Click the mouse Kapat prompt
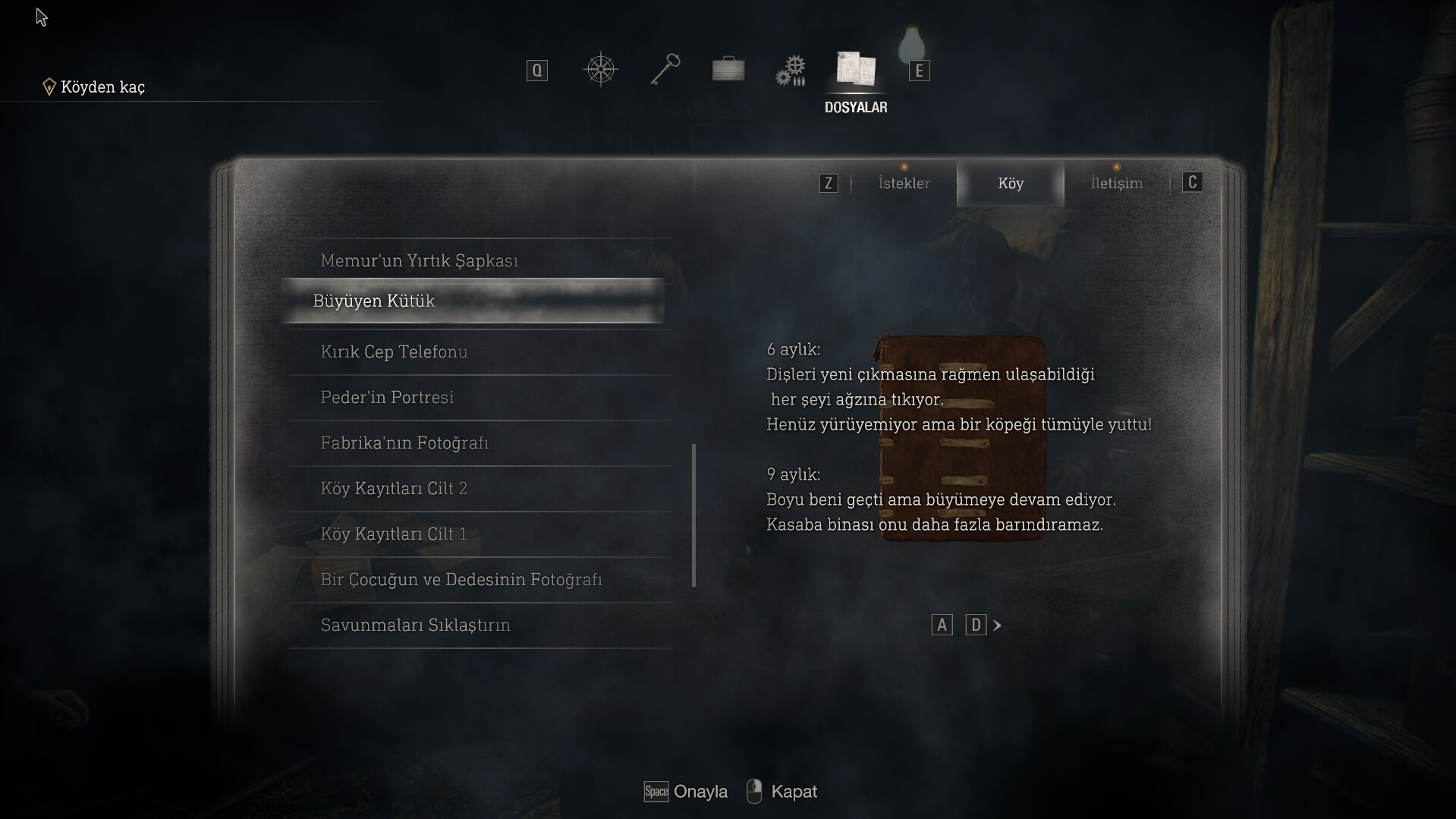This screenshot has height=819, width=1456. [781, 792]
